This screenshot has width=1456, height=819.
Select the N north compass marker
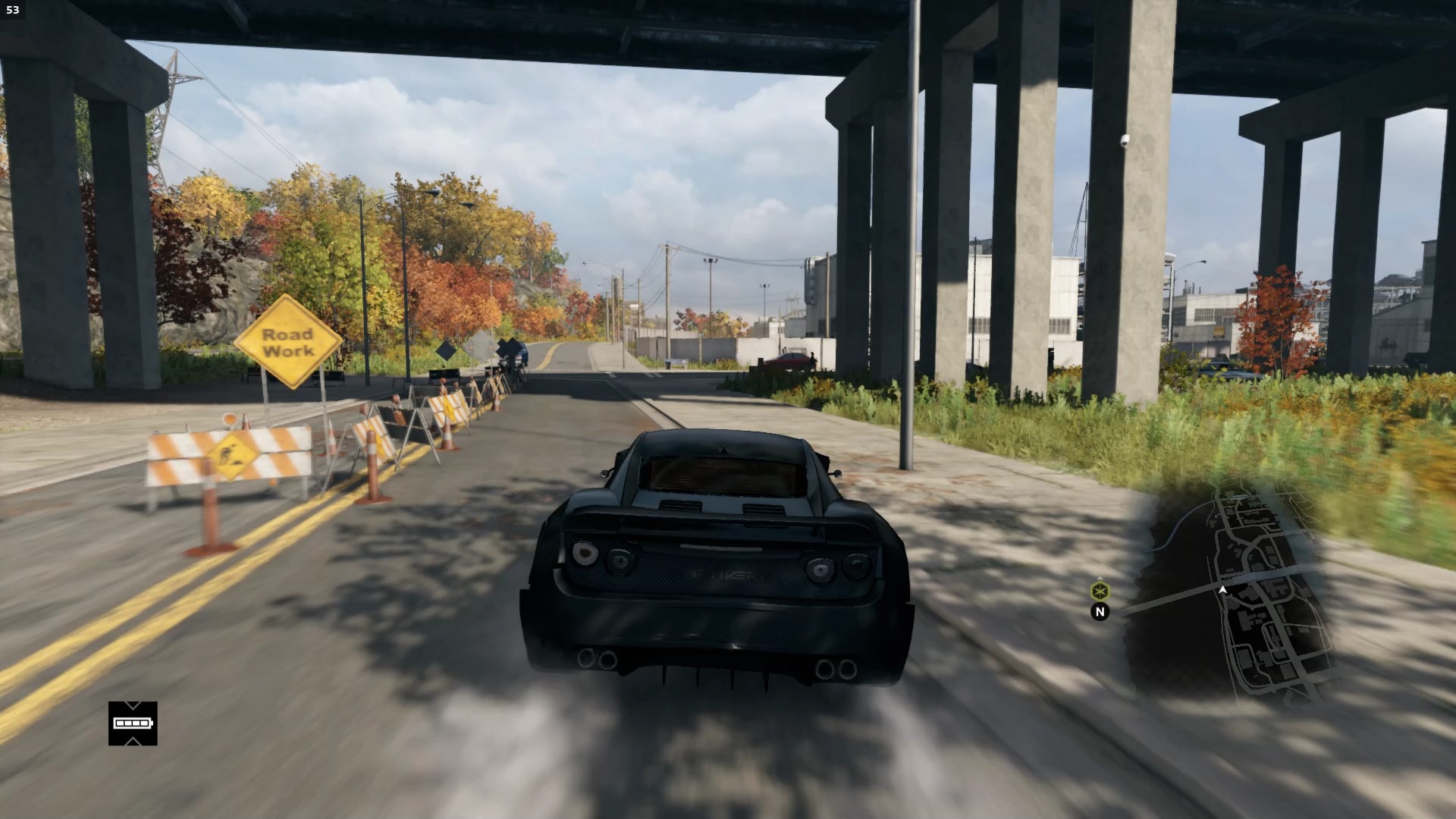pos(1100,611)
